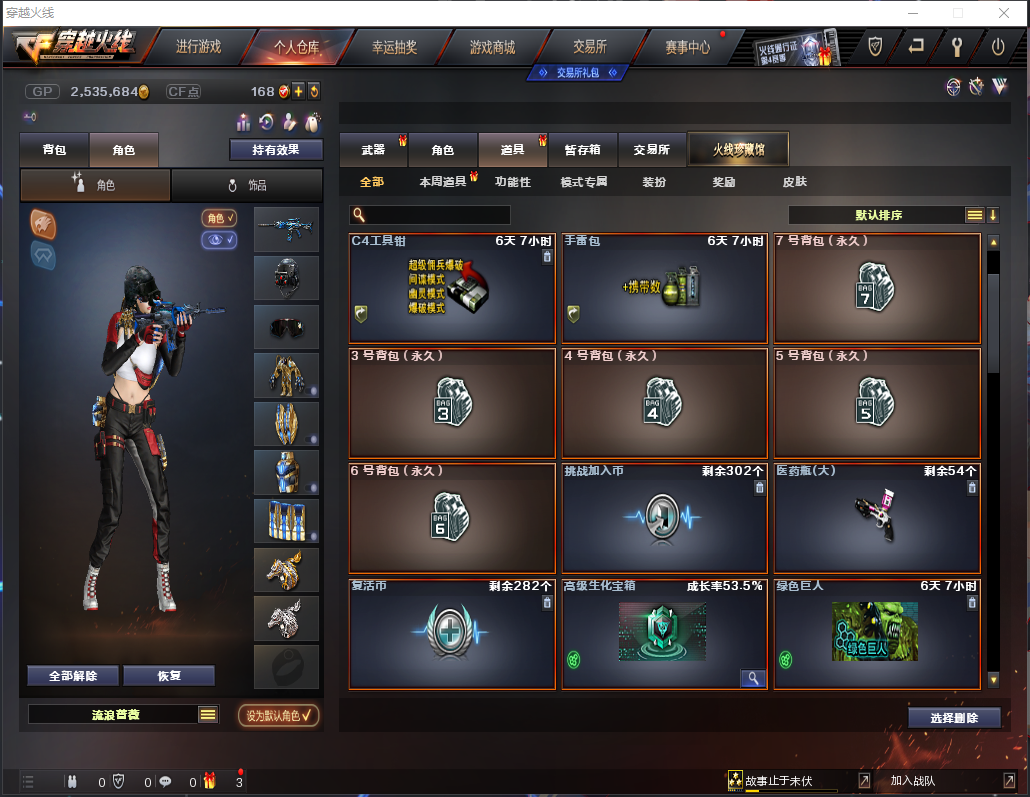Select the 武器 inventory tab
This screenshot has height=797, width=1030.
(x=373, y=150)
